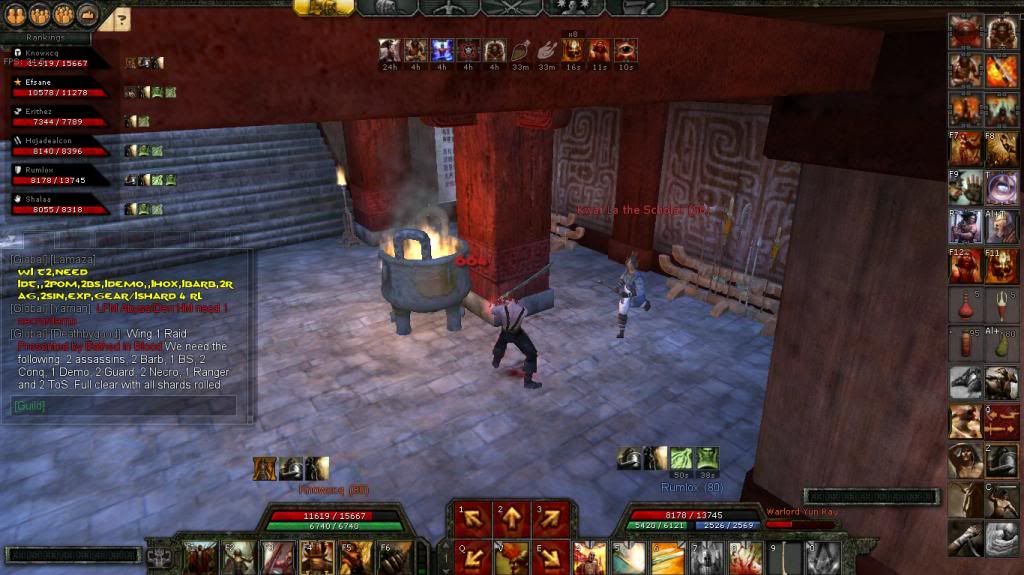Click the 24h buff icon
Screen dimensions: 1024x575
tap(390, 51)
